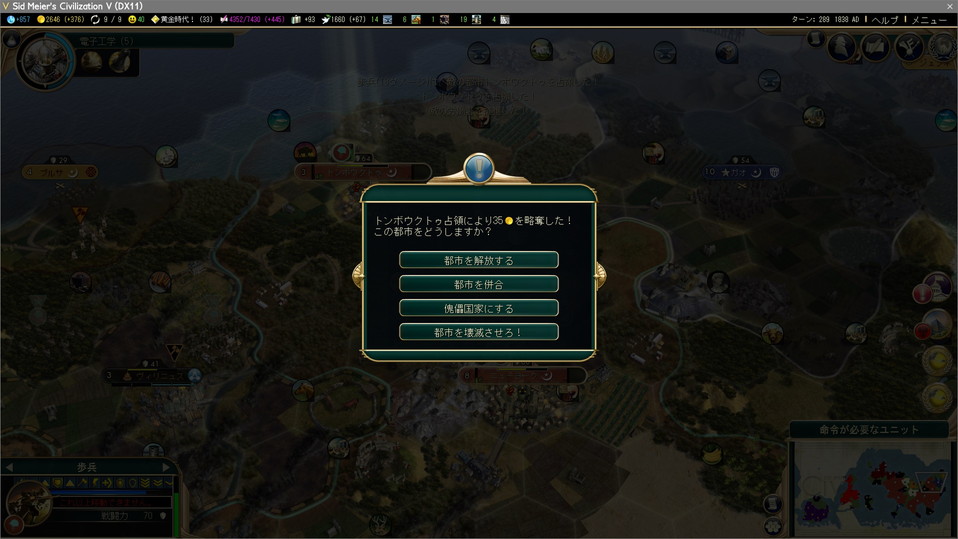Select the annex city option
Image resolution: width=958 pixels, height=539 pixels.
tap(478, 284)
